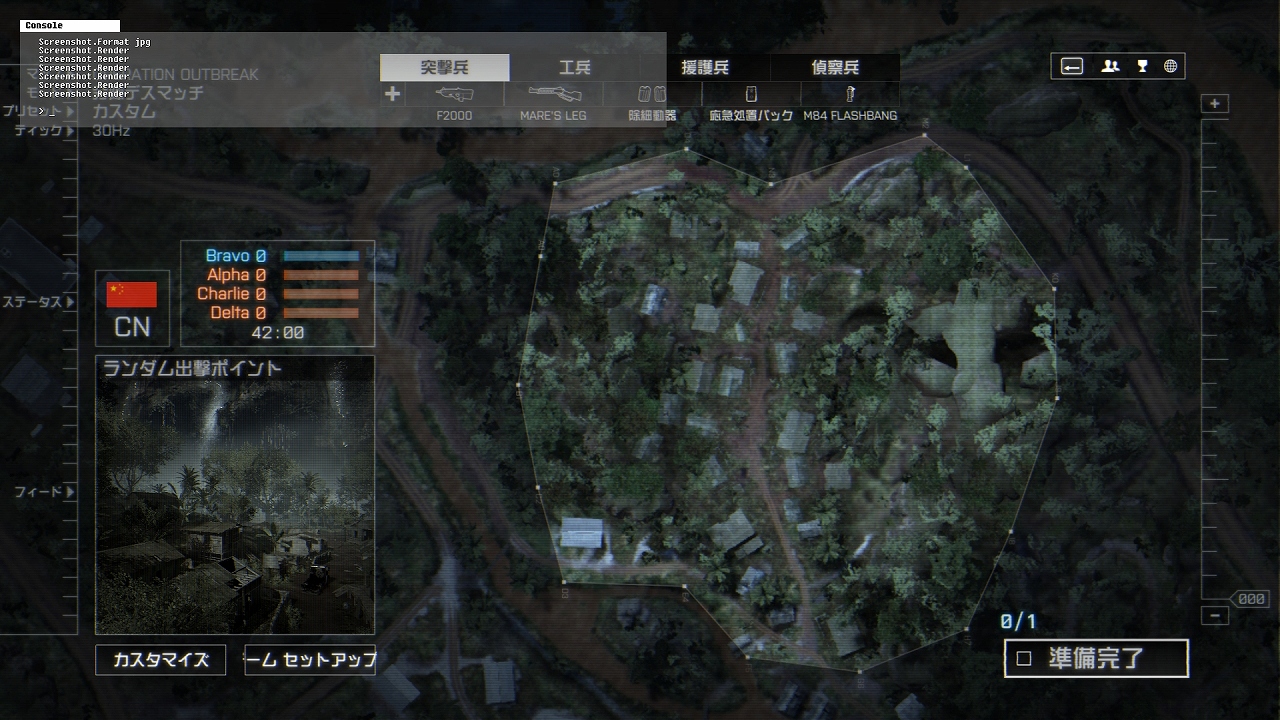Click the plus icon beside the loadout
The height and width of the screenshot is (720, 1280).
[x=392, y=94]
